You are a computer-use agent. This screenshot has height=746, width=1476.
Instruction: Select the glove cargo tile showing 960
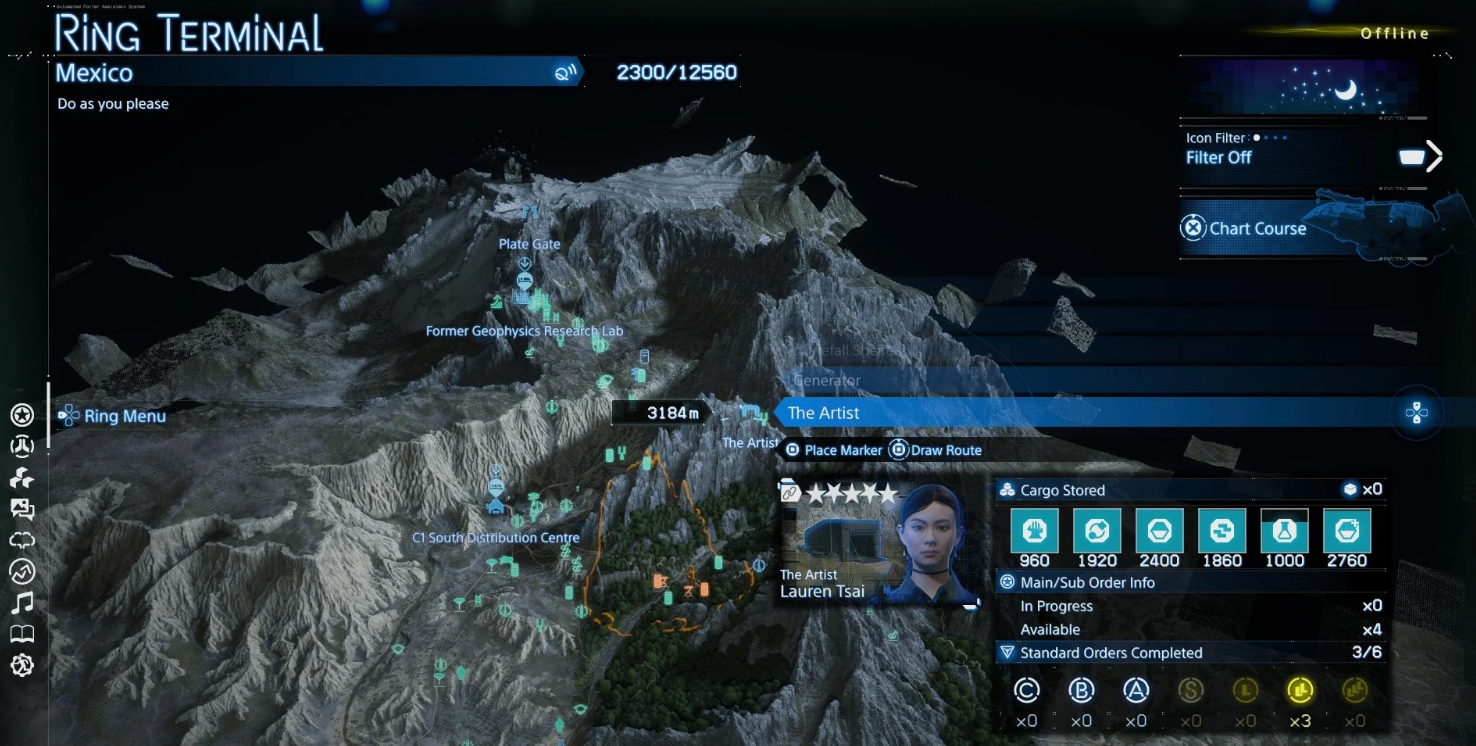[x=1034, y=530]
